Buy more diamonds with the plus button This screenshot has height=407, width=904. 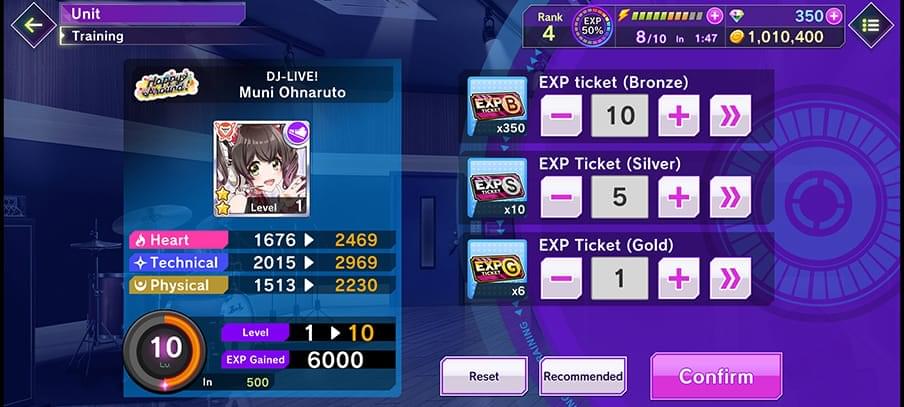tap(833, 16)
